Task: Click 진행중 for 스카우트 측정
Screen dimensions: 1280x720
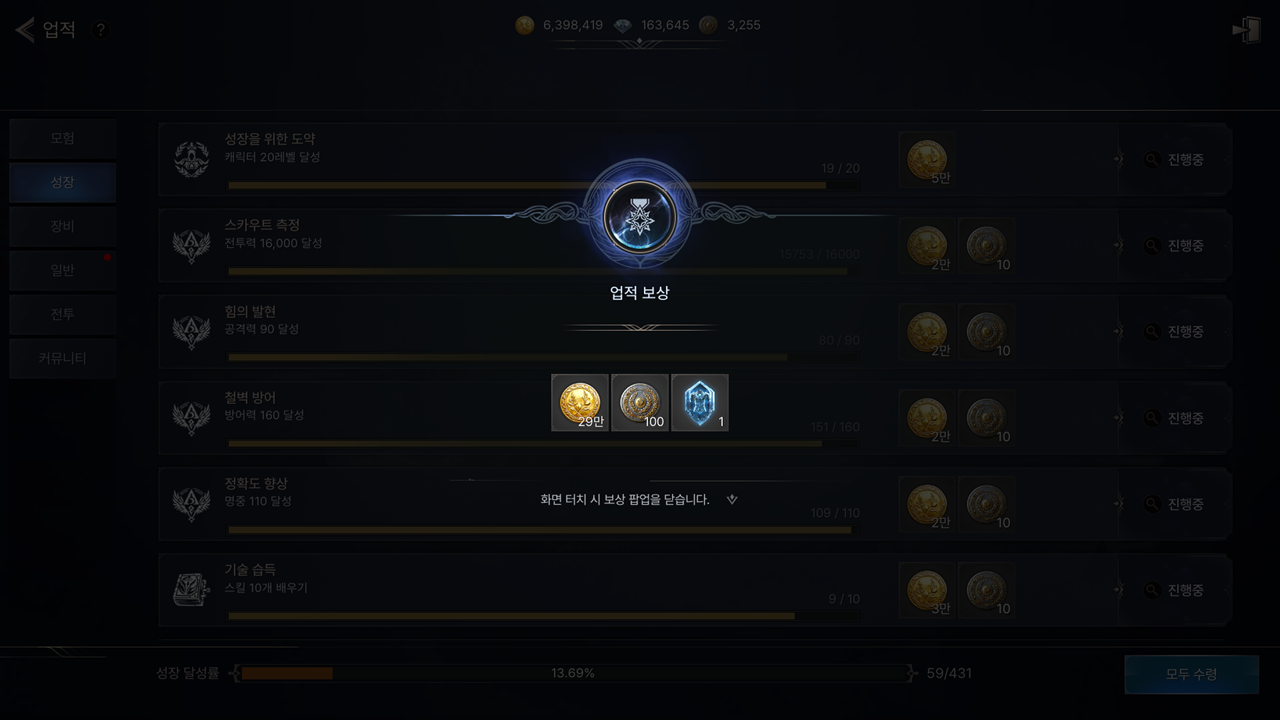Action: click(1175, 246)
